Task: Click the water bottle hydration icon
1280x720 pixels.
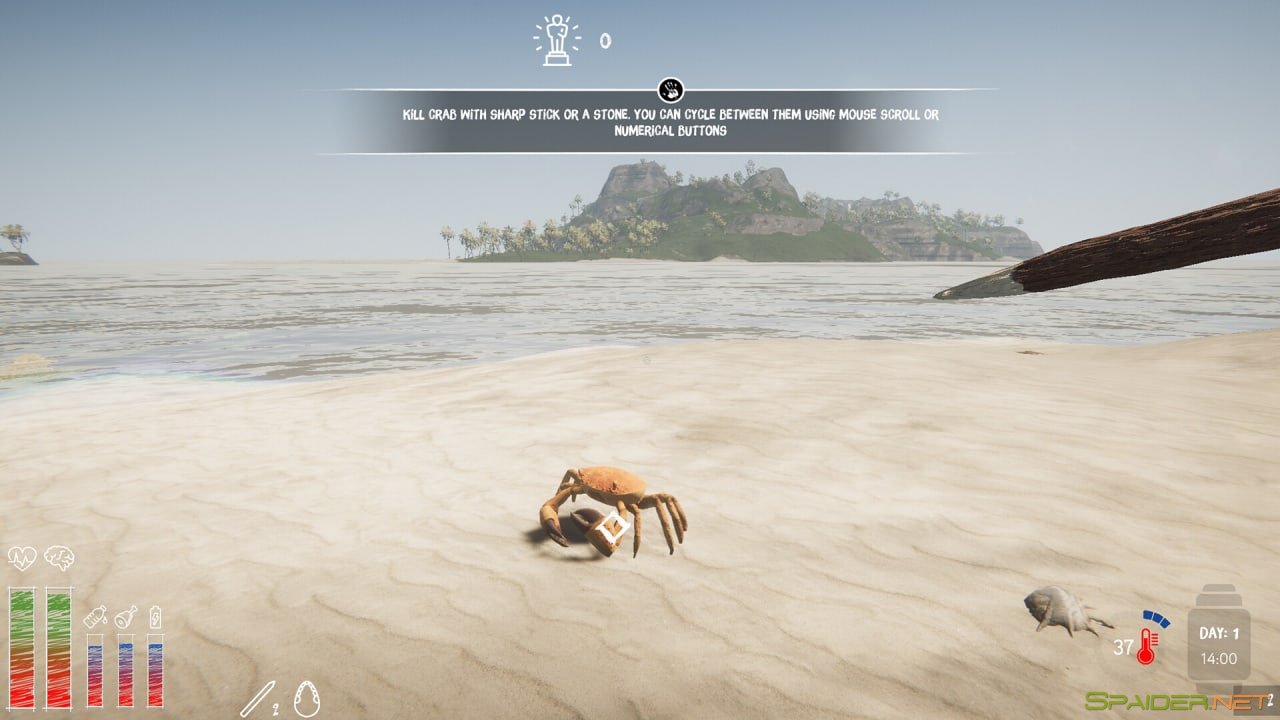Action: (95, 617)
